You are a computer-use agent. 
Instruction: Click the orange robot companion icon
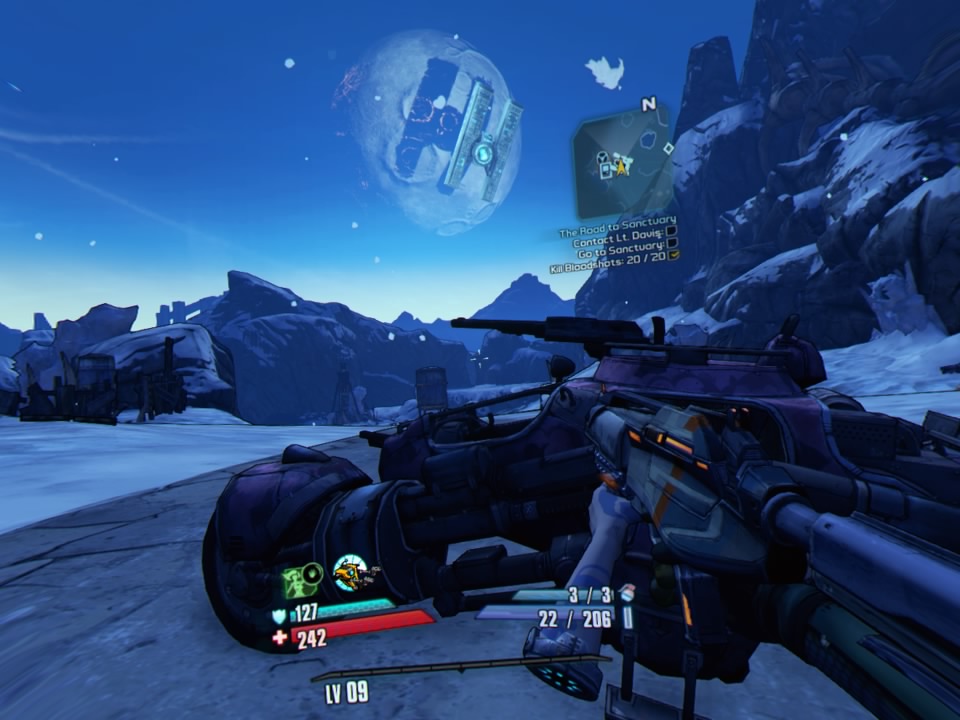351,573
